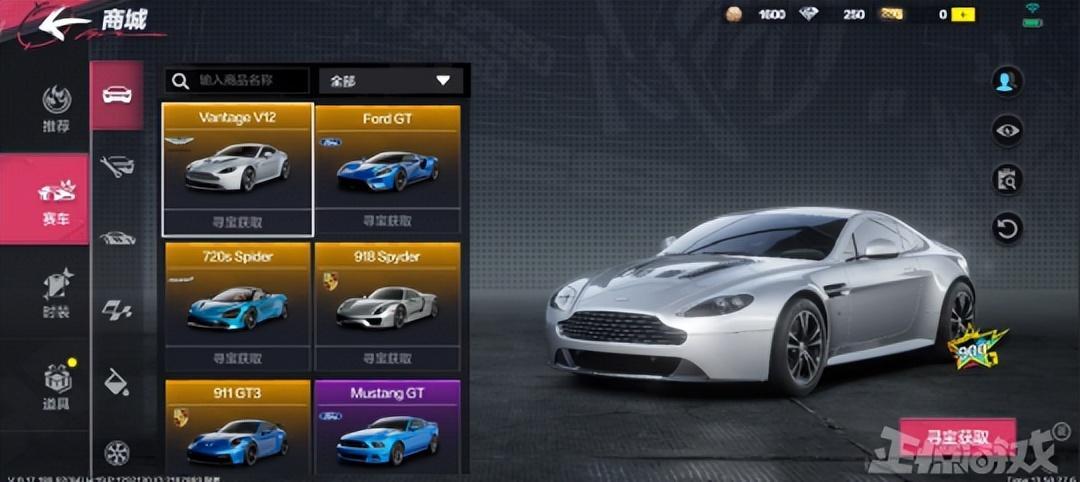This screenshot has height=482, width=1080.
Task: Choose the 911 GT3 car card
Action: (237, 426)
